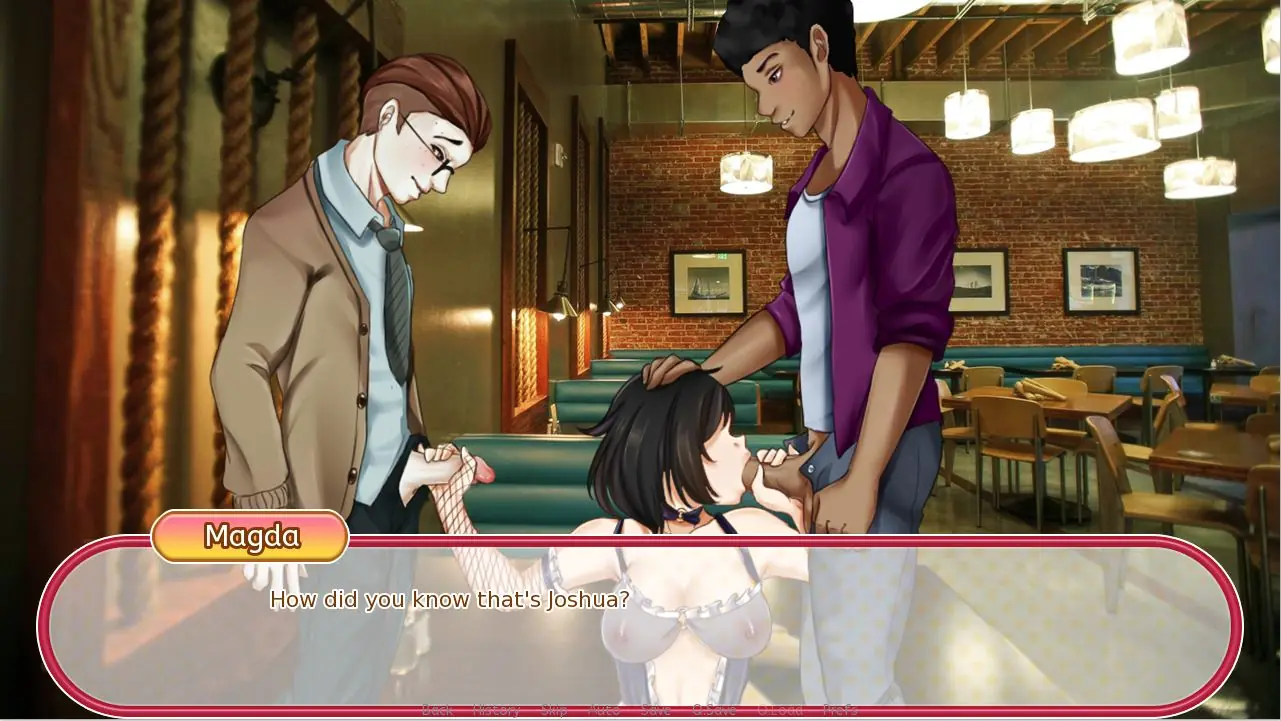Click History to review past dialogue

(497, 710)
